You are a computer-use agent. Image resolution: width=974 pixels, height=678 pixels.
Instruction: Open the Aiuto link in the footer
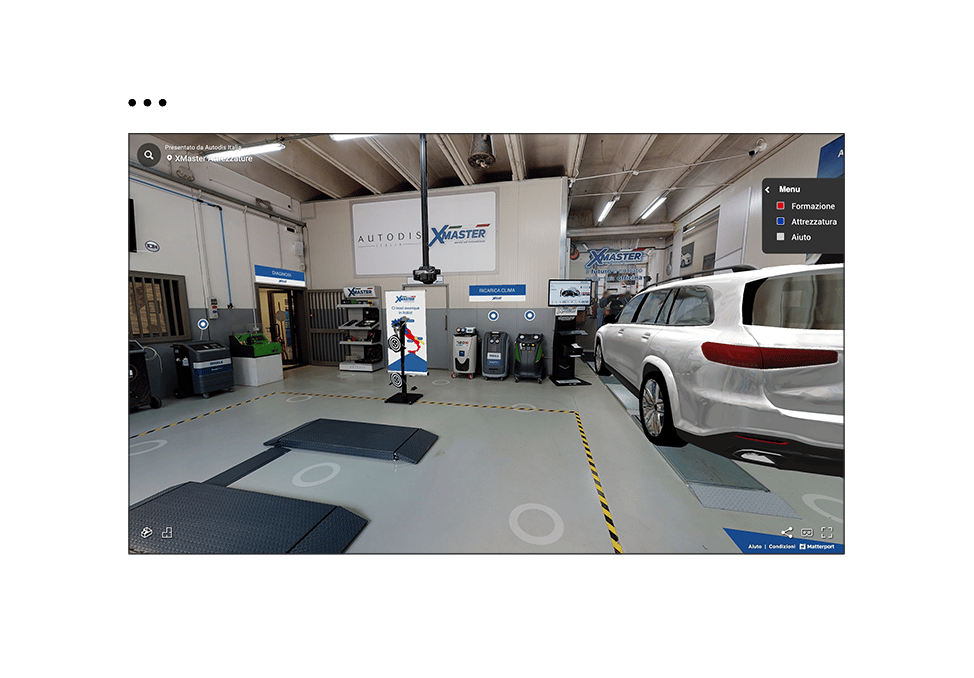[755, 547]
